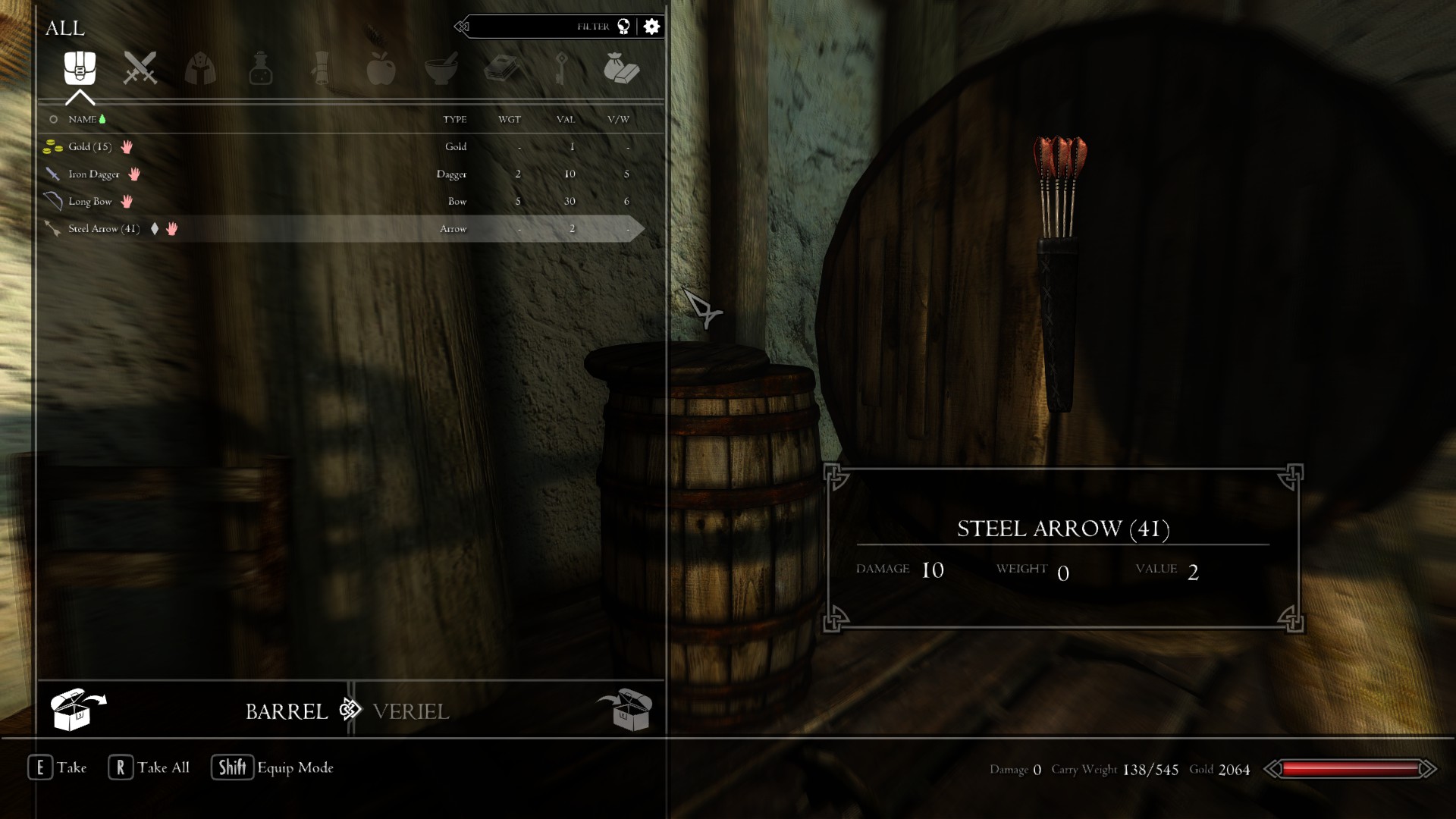This screenshot has height=819, width=1456.
Task: Choose the Iron Dagger entry
Action: coord(93,174)
